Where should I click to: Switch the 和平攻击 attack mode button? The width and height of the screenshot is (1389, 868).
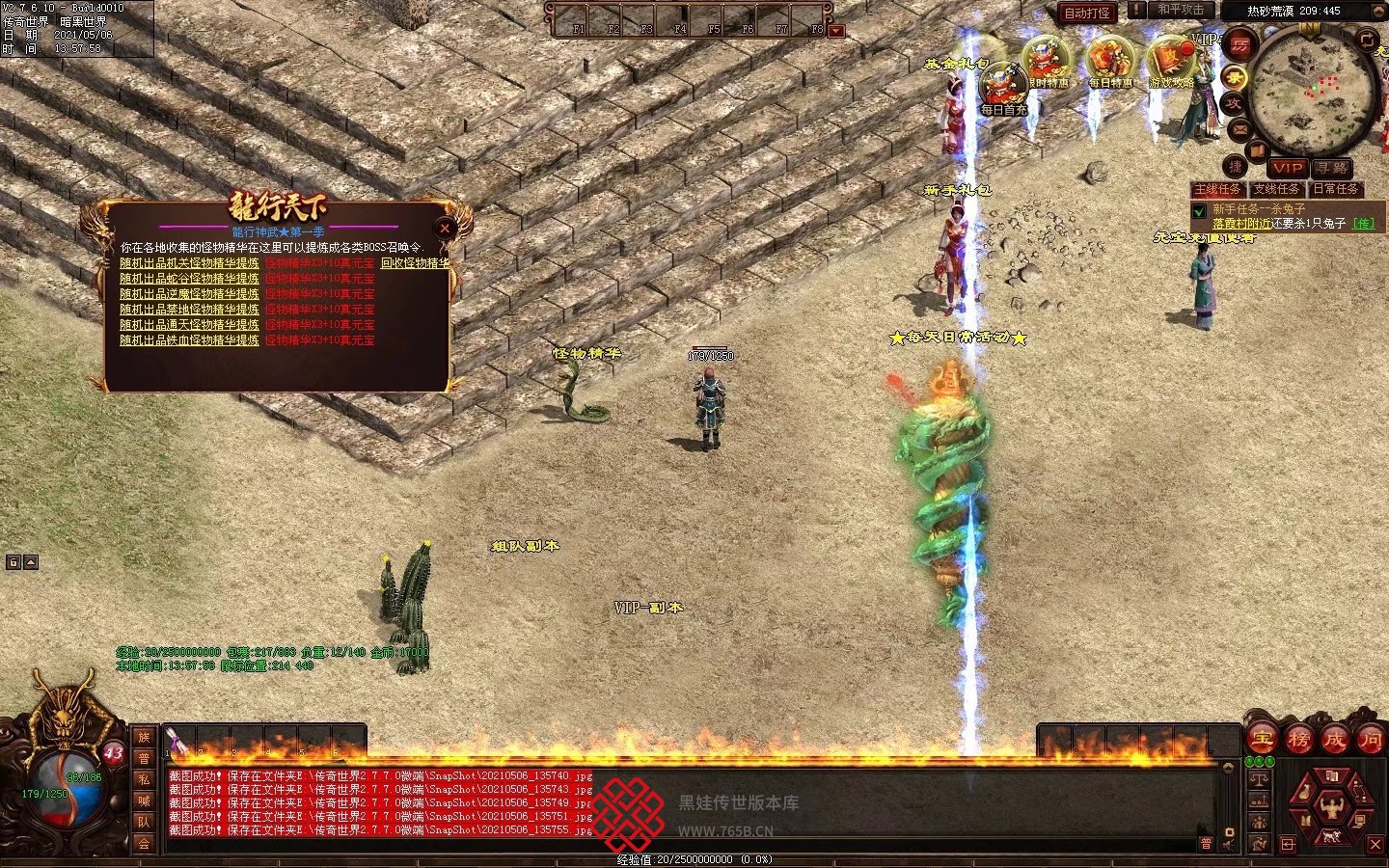pyautogui.click(x=1180, y=10)
